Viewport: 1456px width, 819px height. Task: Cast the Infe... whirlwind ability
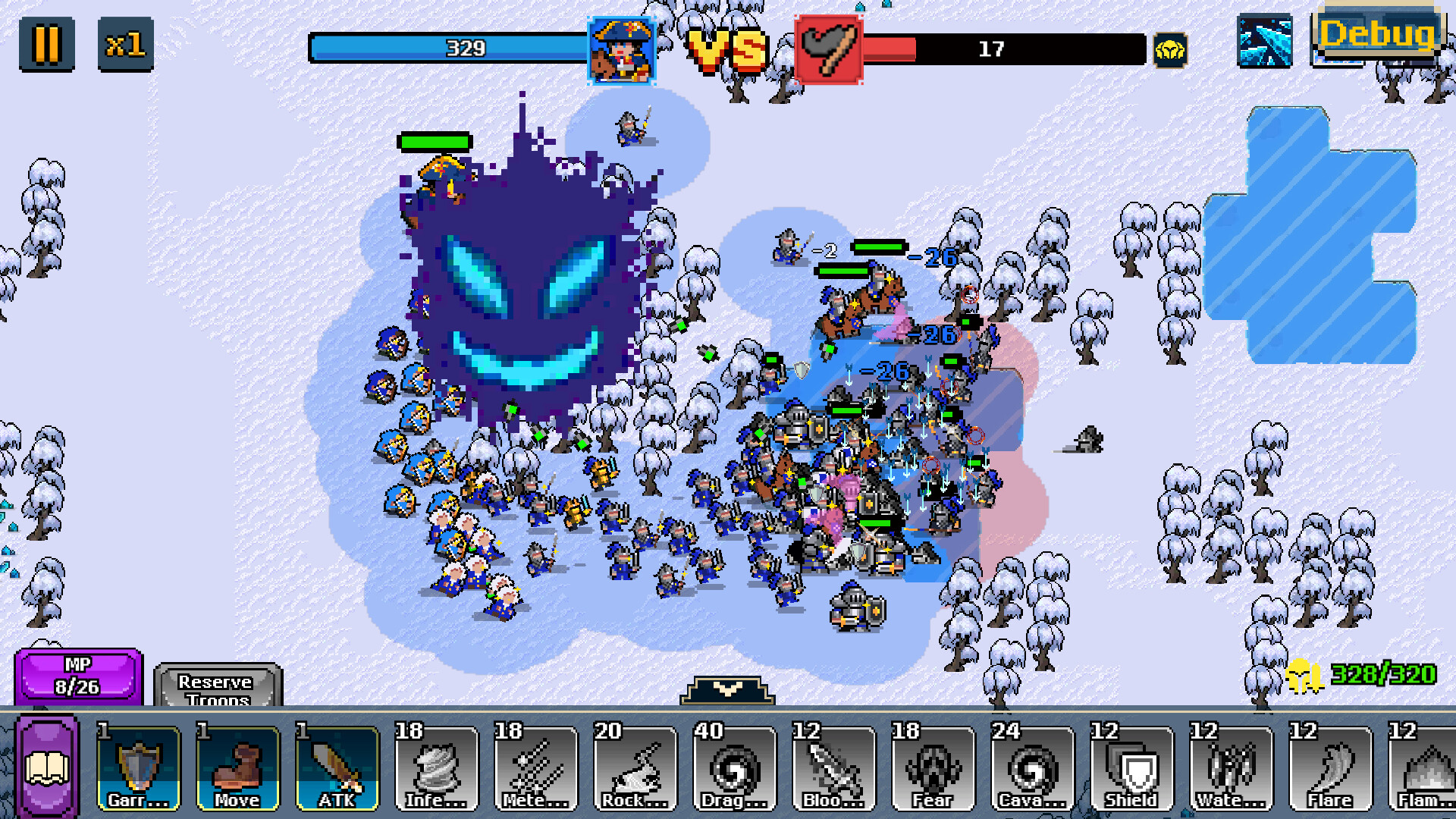point(437,769)
